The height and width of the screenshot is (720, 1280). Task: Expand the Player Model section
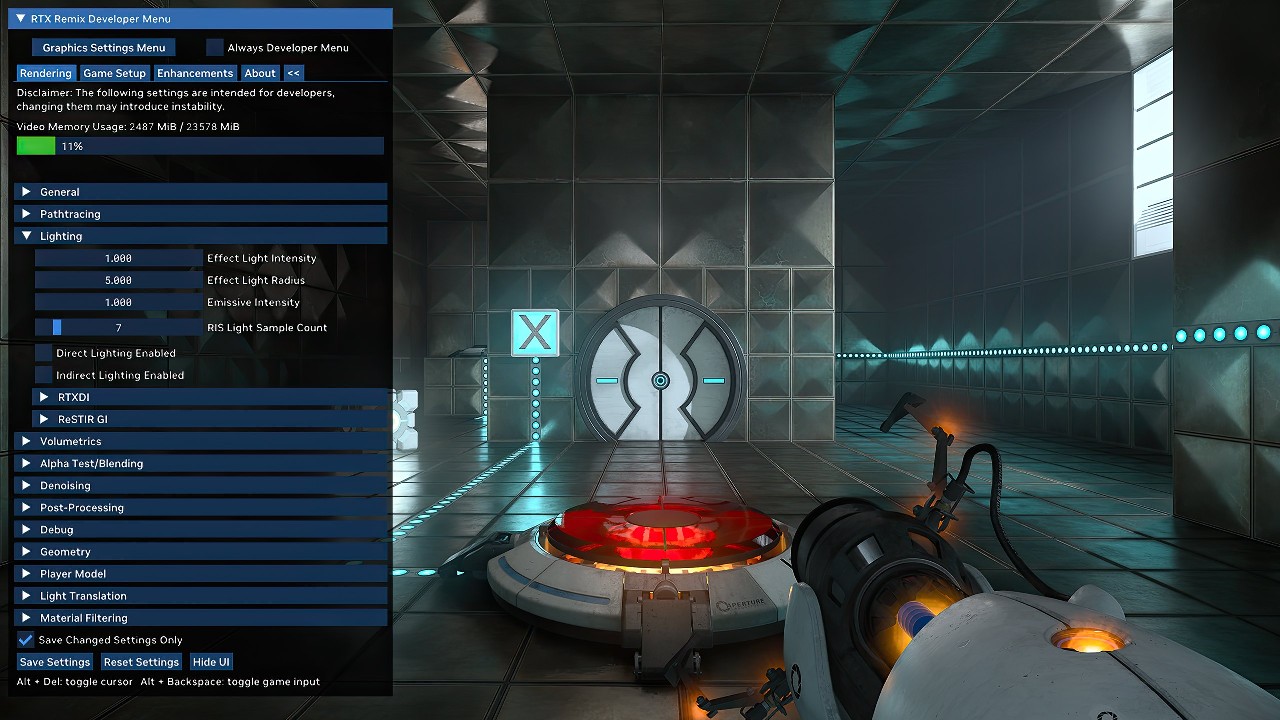coord(72,573)
